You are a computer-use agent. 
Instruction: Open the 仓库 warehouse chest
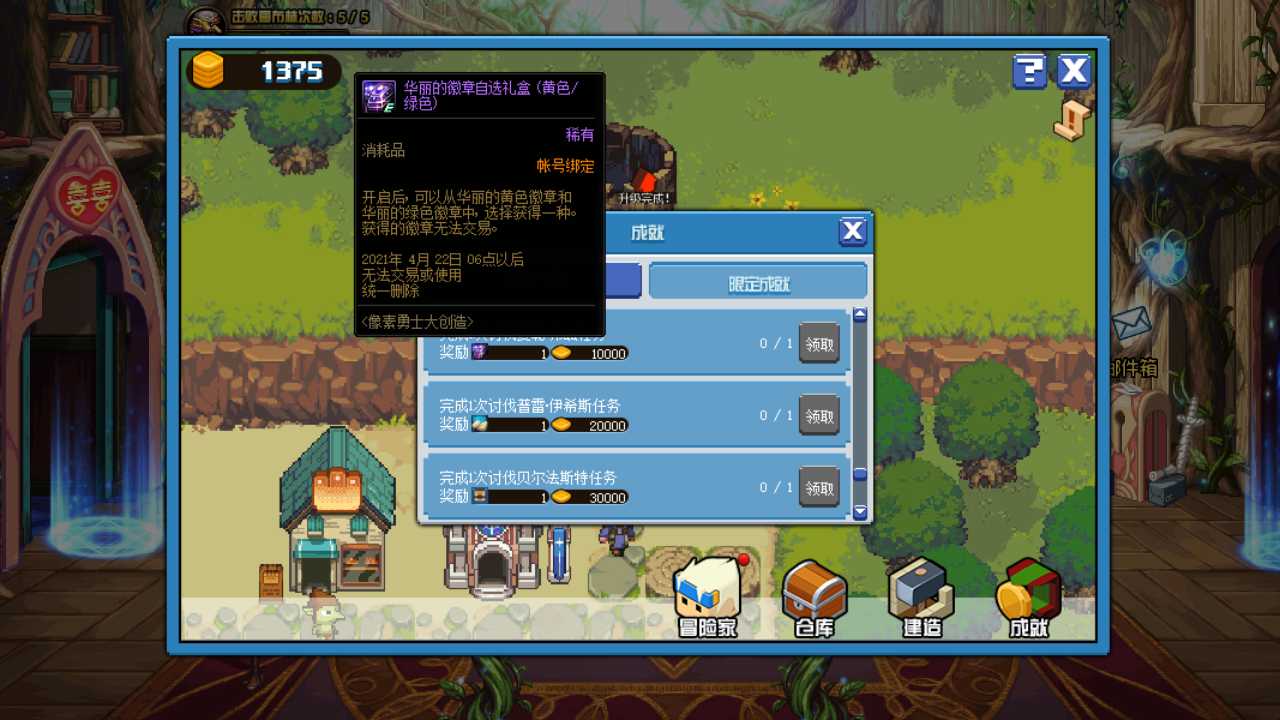click(x=814, y=597)
